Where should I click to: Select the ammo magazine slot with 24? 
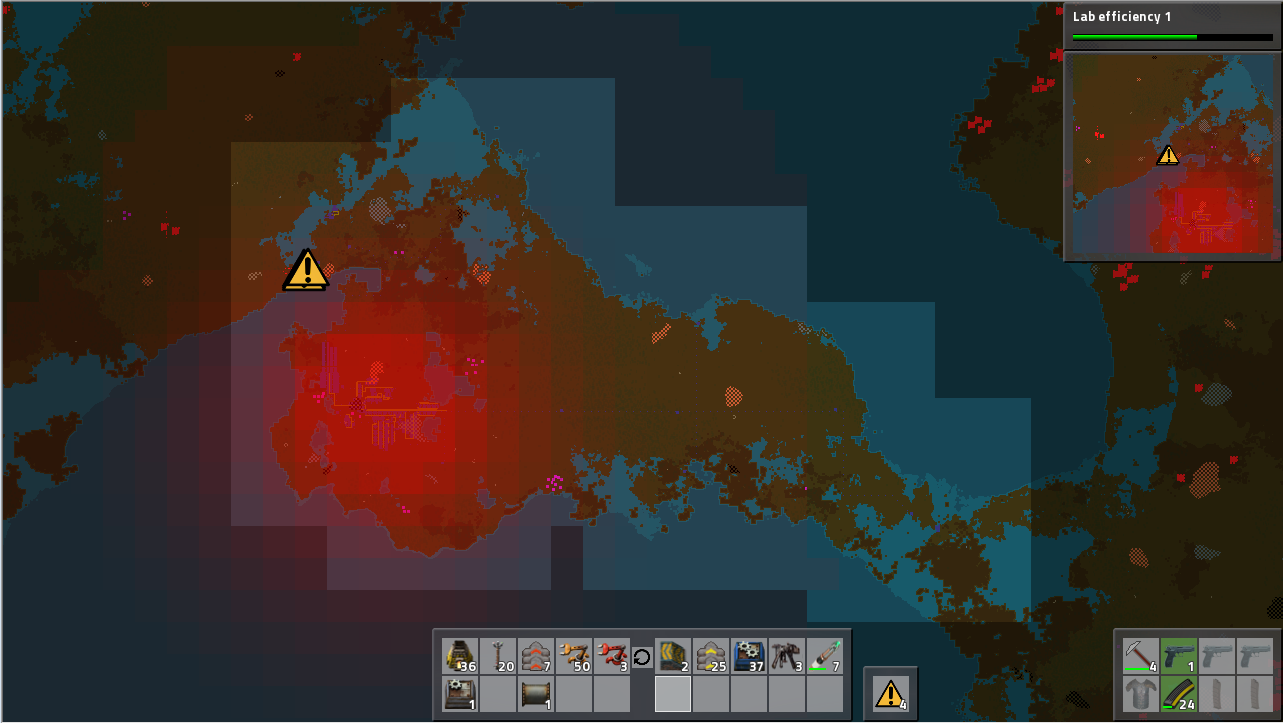1178,694
